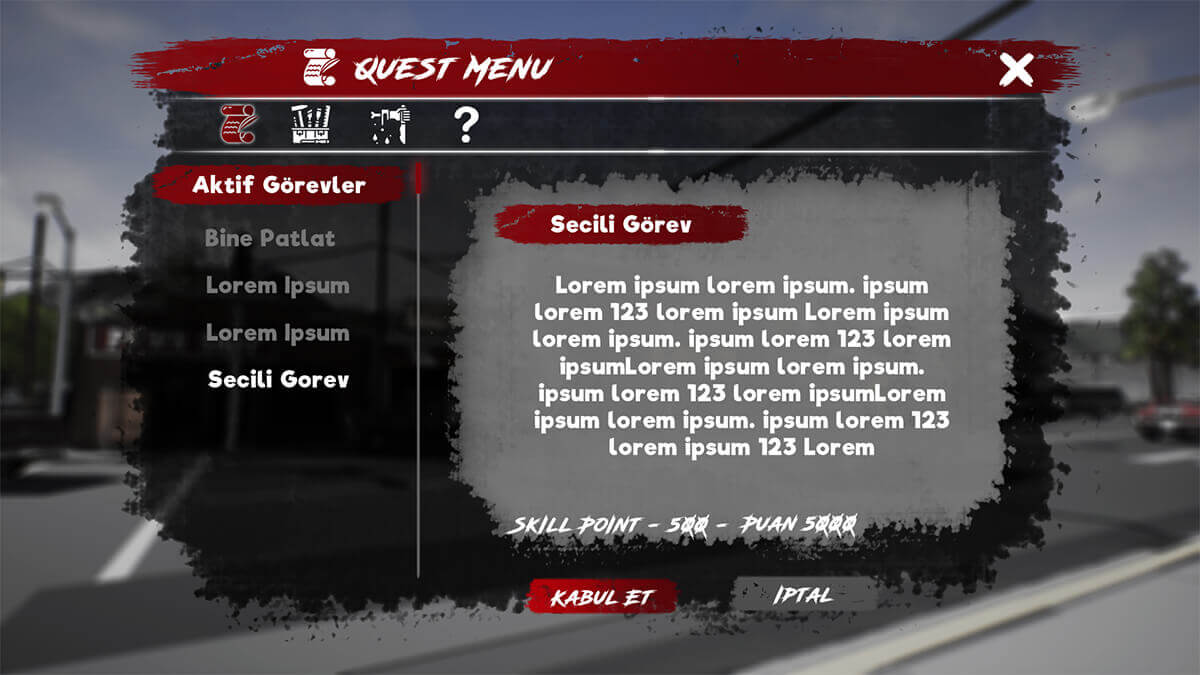Select the Aktif Görevler header

tap(279, 185)
